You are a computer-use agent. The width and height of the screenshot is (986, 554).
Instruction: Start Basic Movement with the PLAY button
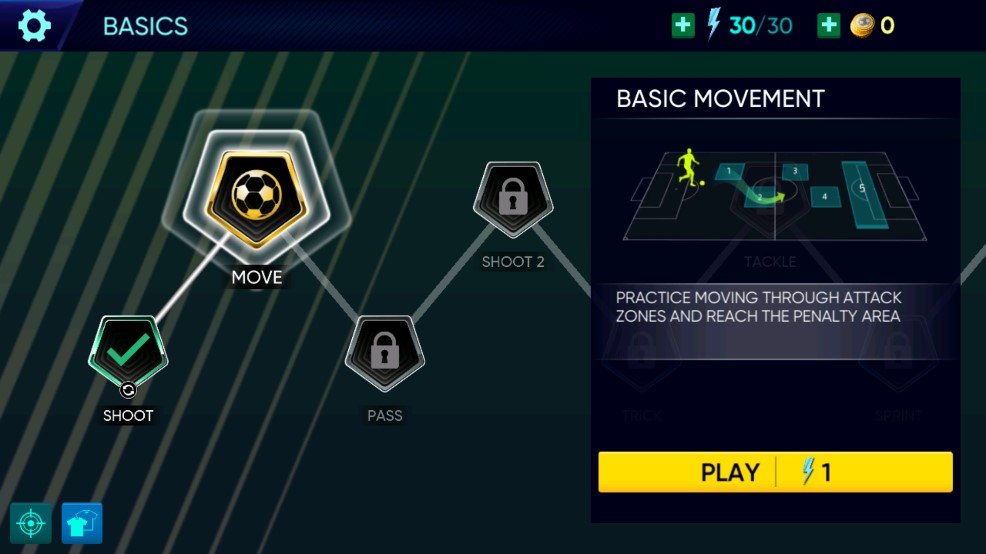point(775,472)
